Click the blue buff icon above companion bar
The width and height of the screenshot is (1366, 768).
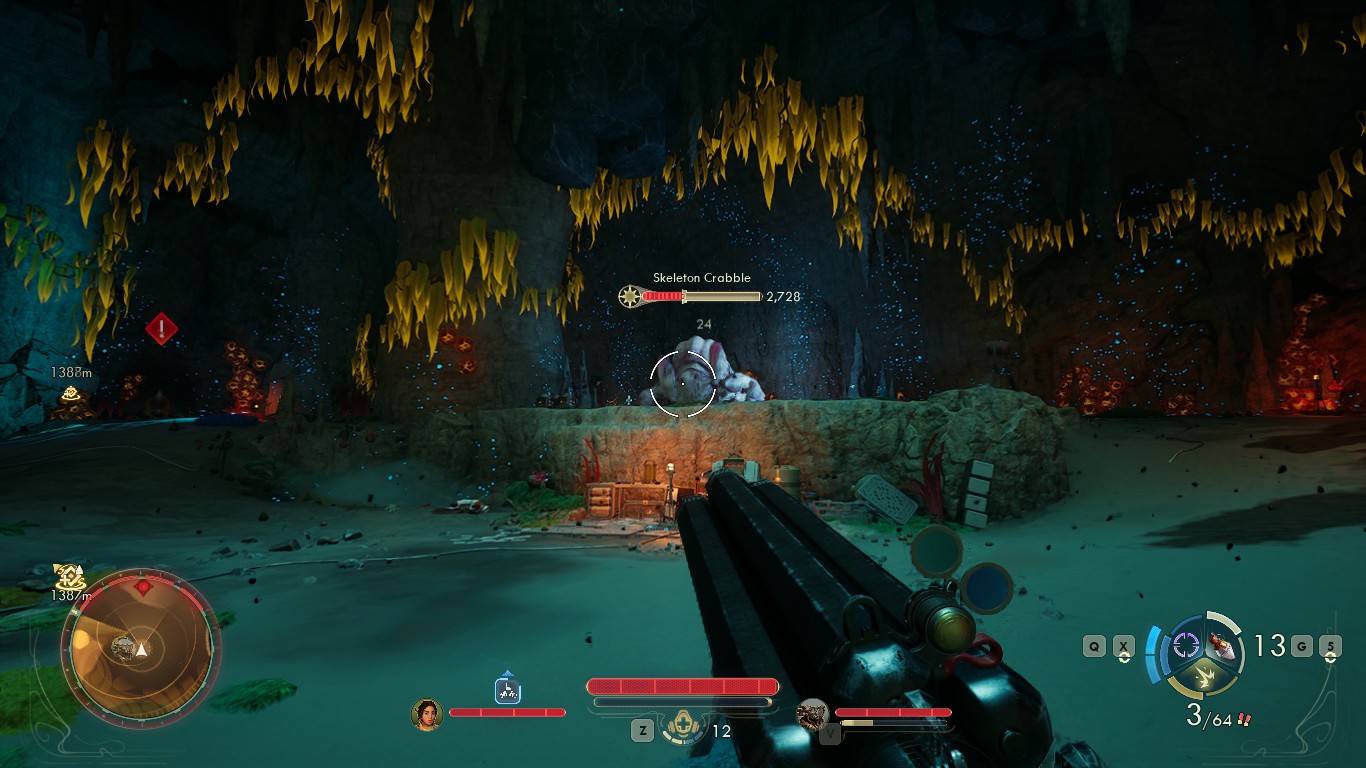[x=508, y=689]
